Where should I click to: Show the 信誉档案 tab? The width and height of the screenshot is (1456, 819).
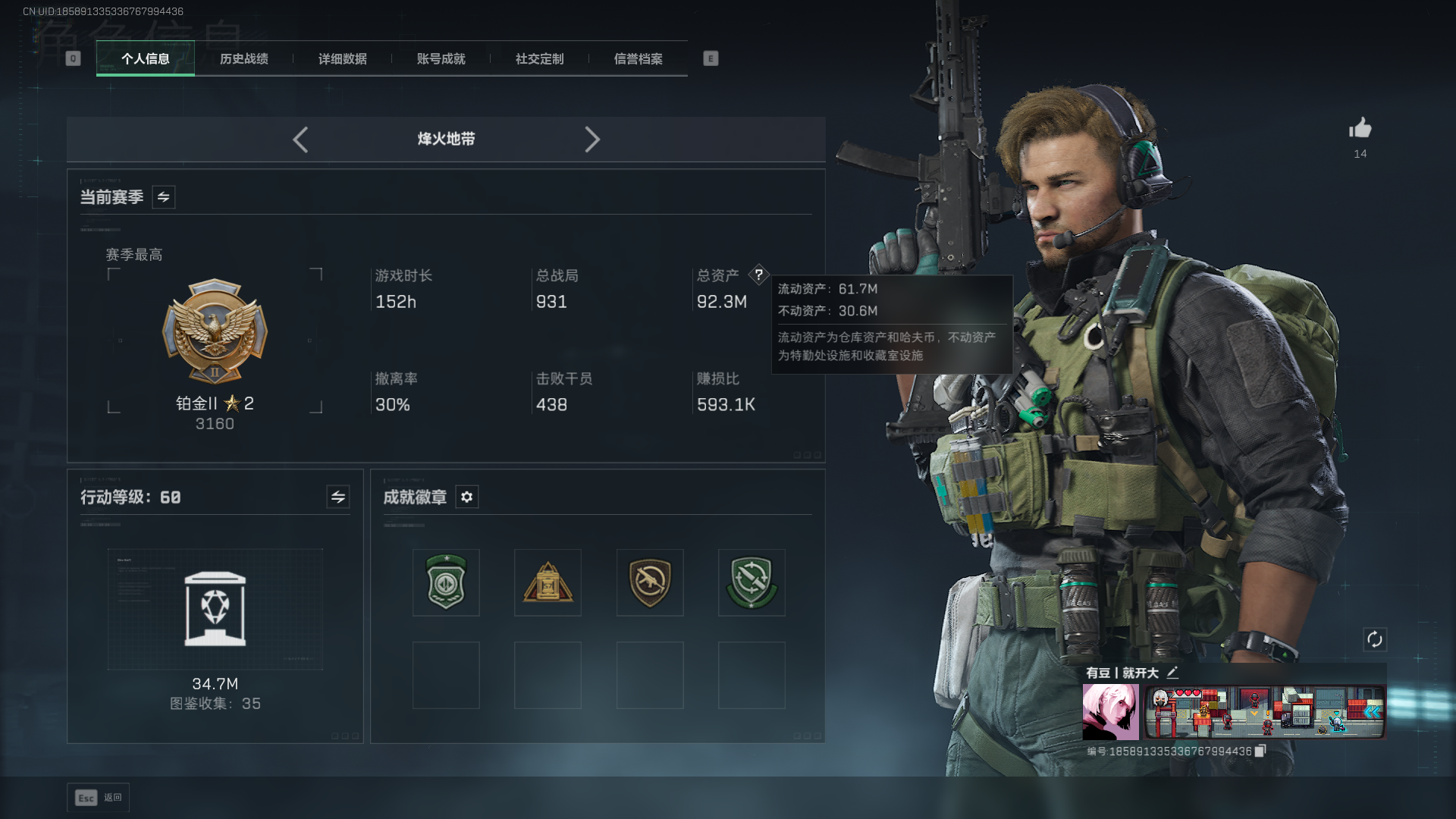tap(638, 59)
